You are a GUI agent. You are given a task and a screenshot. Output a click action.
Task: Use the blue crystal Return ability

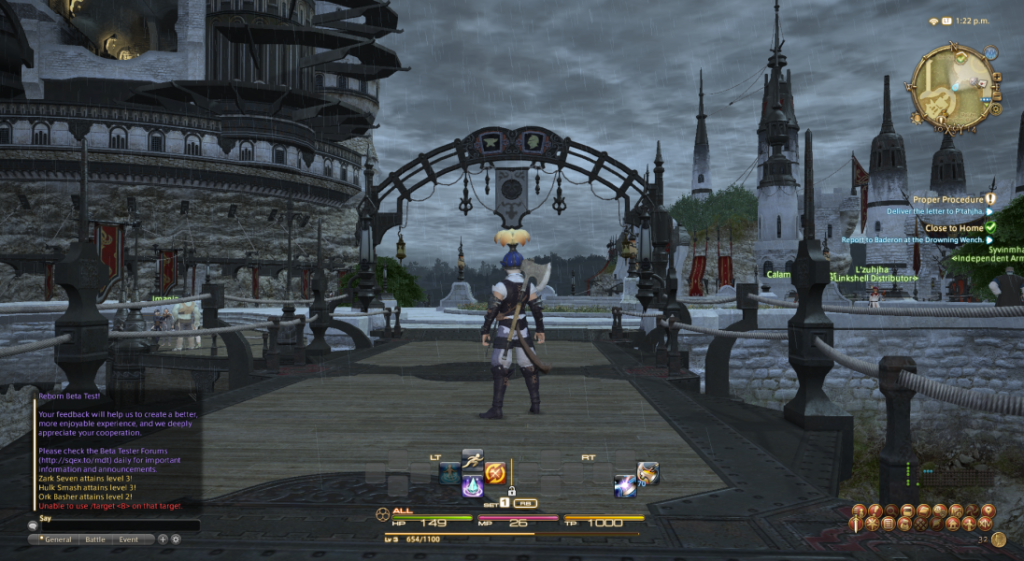473,487
